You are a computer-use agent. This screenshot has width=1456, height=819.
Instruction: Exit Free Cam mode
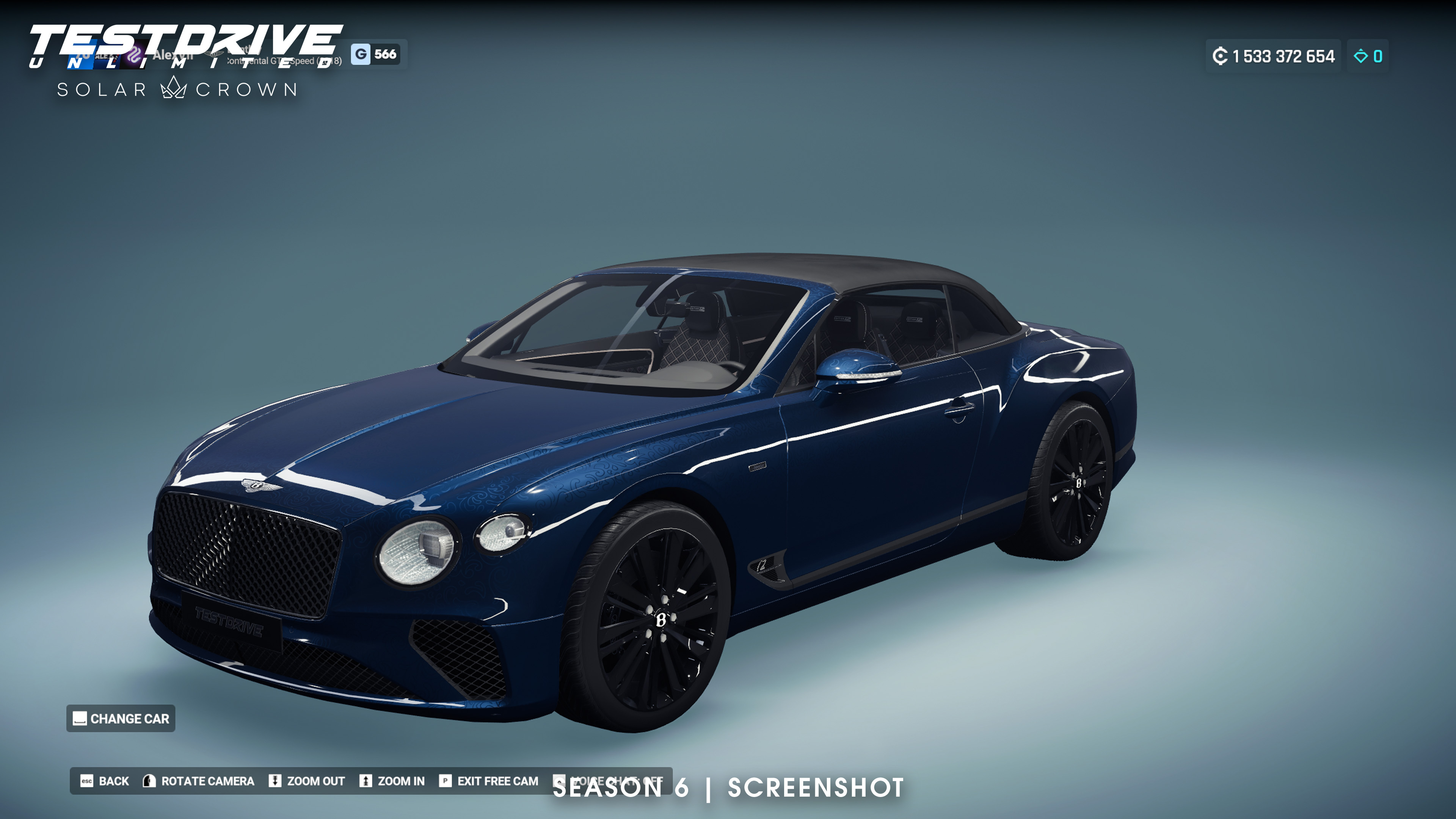[489, 781]
